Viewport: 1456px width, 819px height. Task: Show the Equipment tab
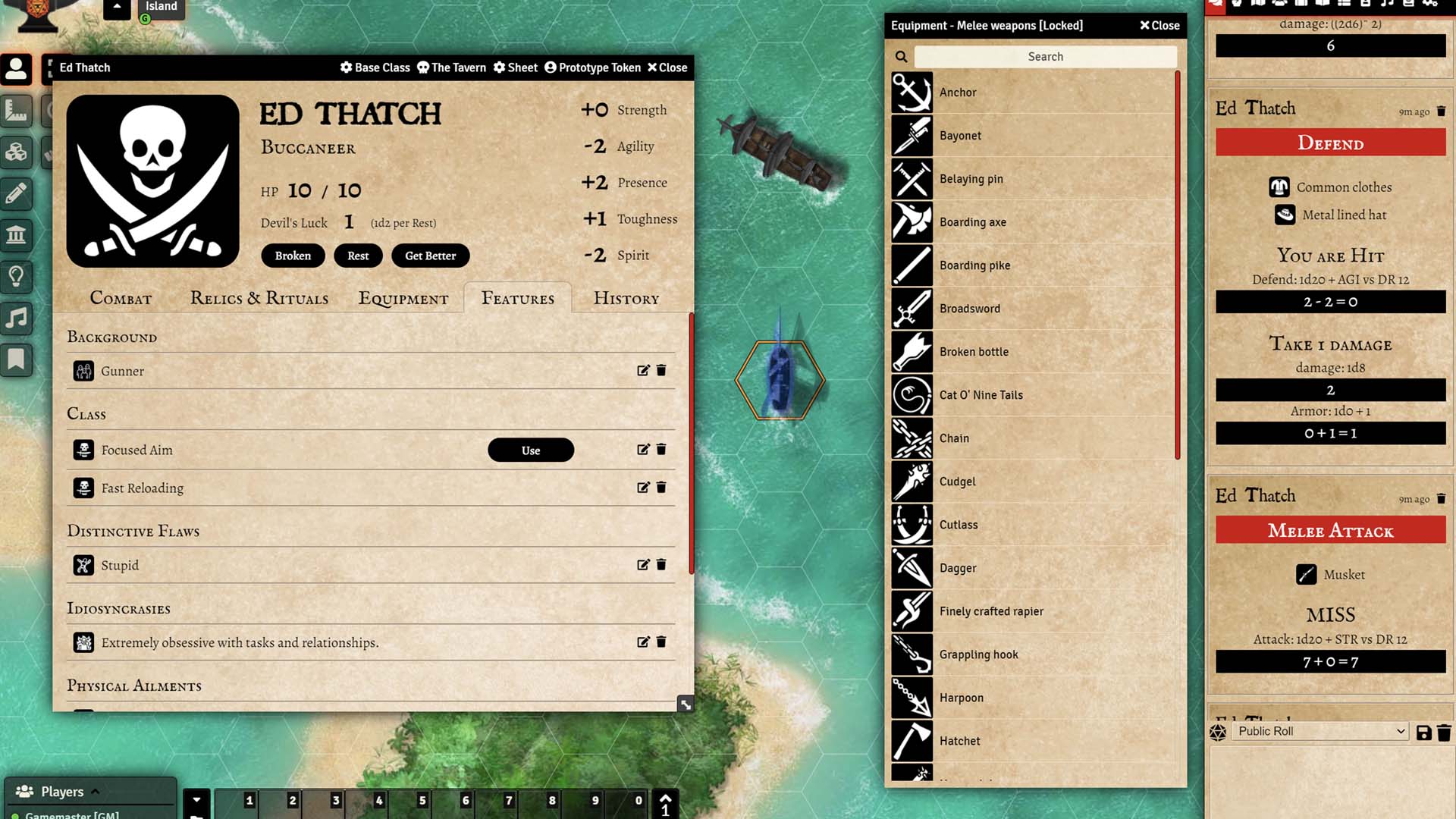click(403, 299)
